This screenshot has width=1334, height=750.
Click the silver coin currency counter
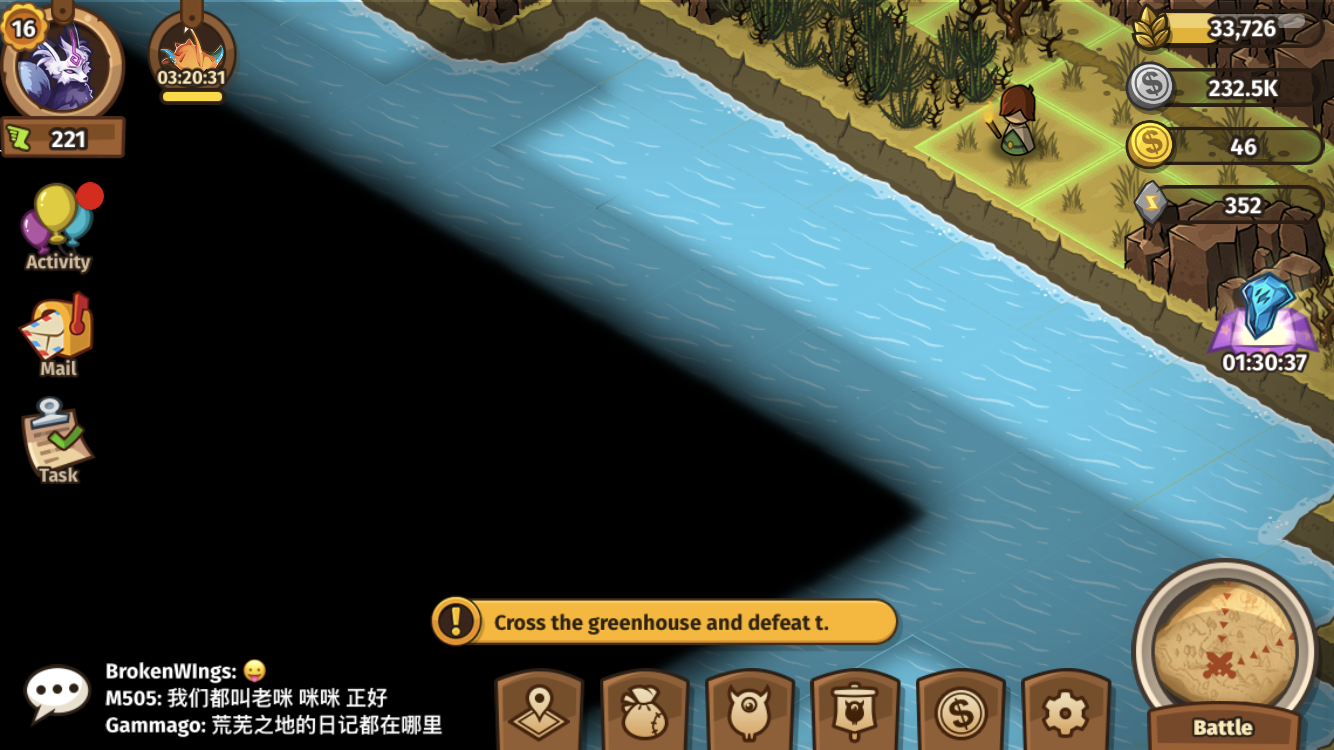tap(1225, 88)
